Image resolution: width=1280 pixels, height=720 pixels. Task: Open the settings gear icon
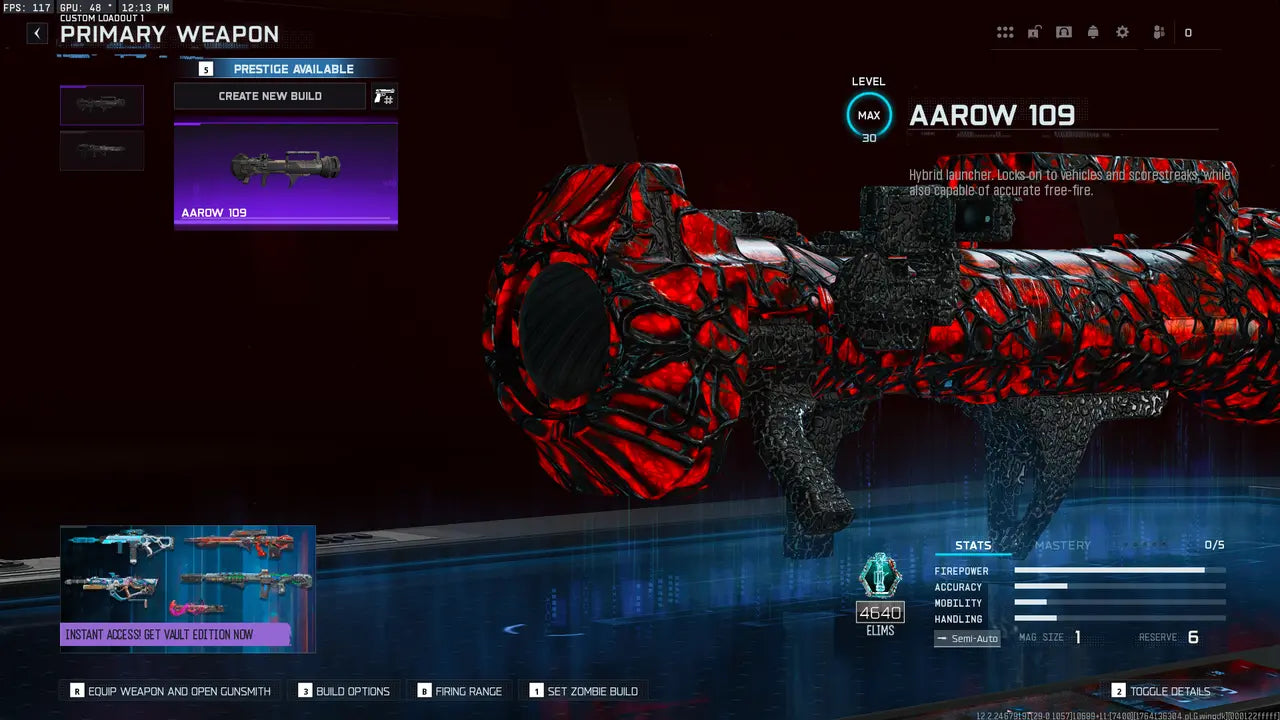click(x=1122, y=31)
